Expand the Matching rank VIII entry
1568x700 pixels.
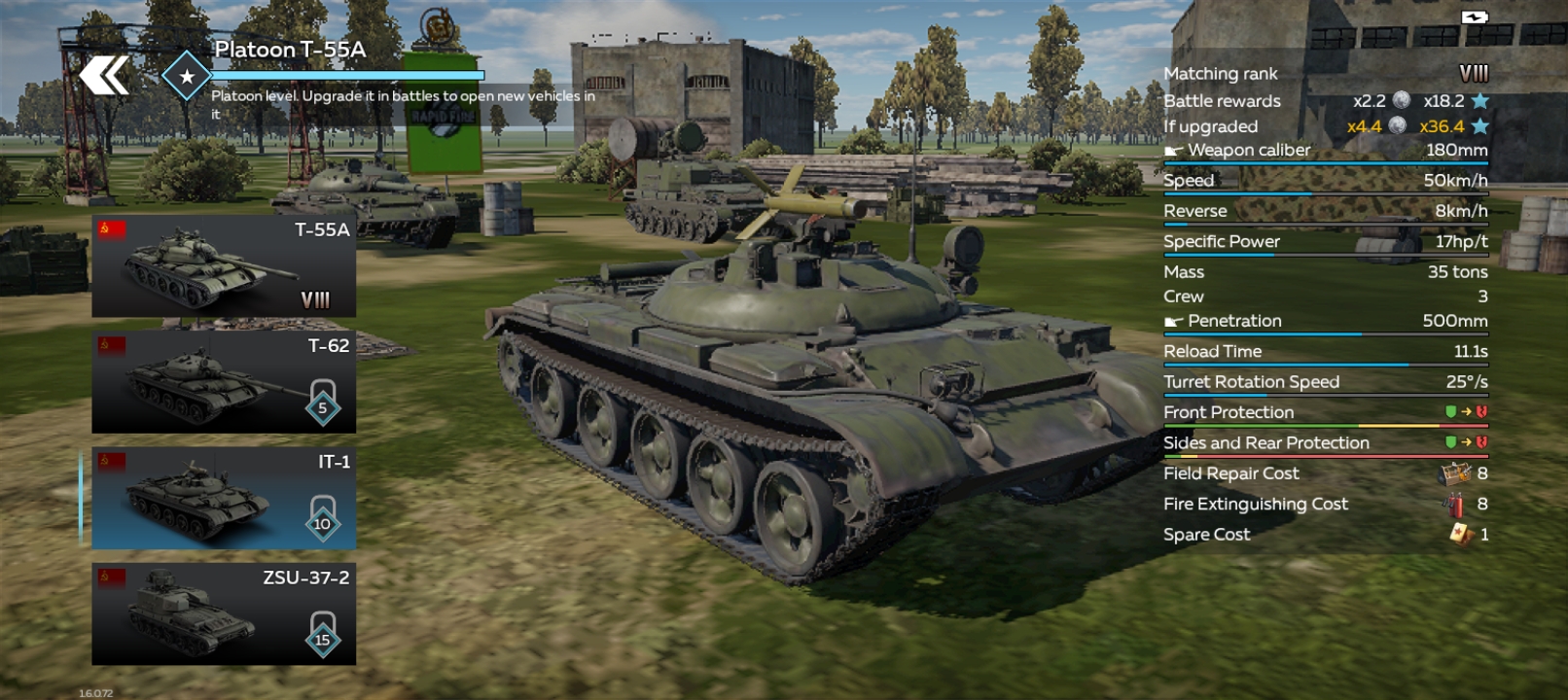pos(1323,73)
